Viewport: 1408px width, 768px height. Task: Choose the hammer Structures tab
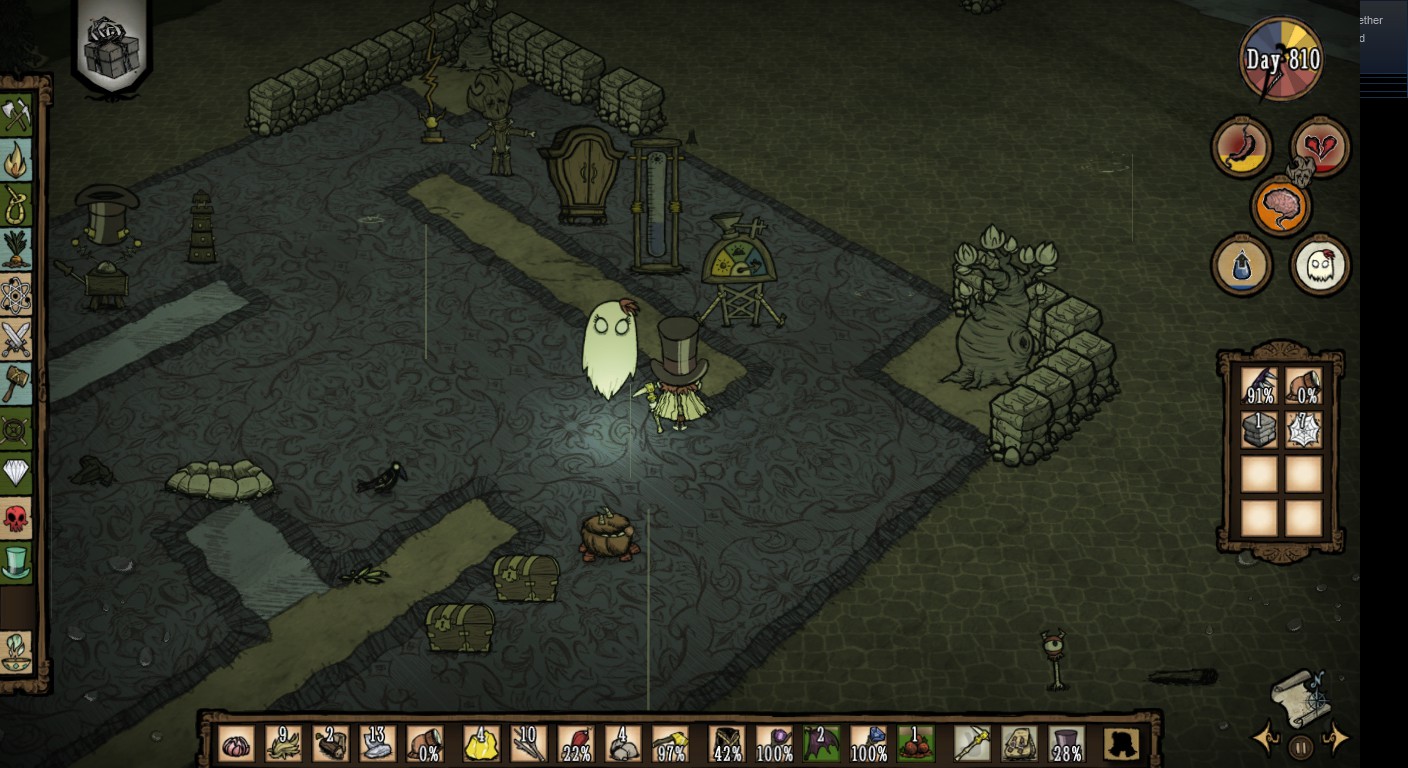tap(17, 383)
